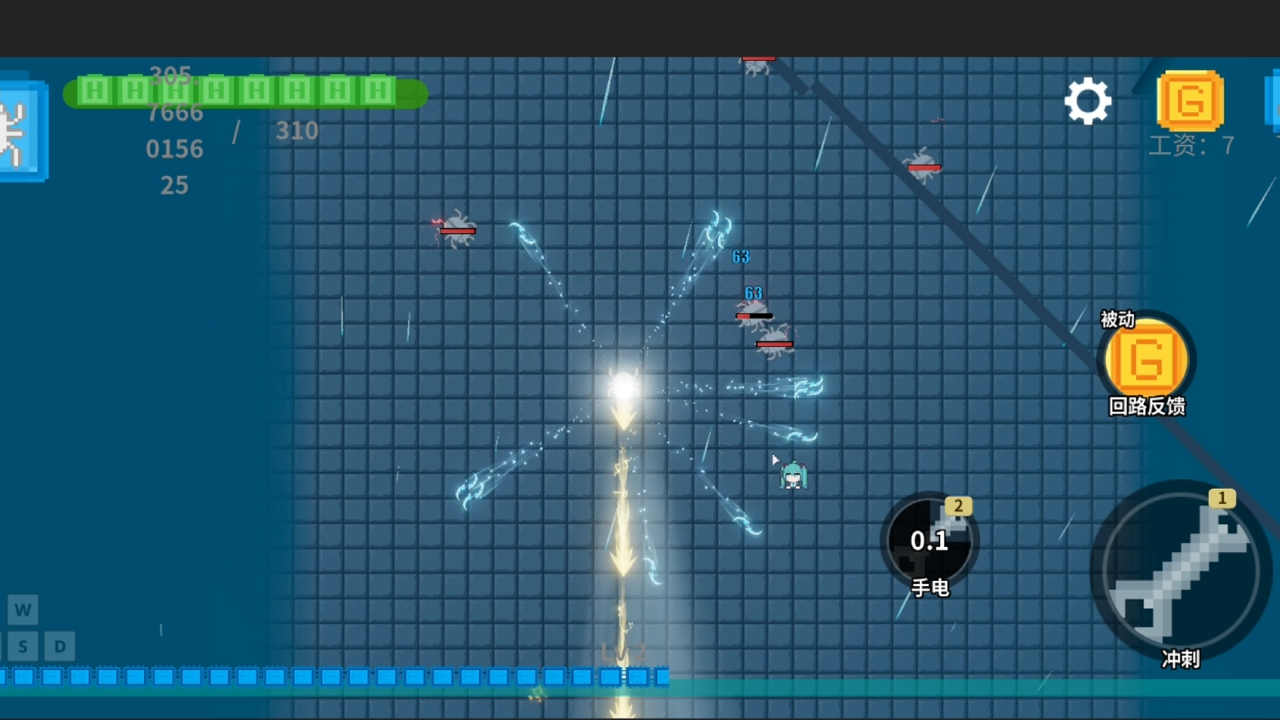Click the hotkey 2 badge on 手电
This screenshot has height=720, width=1280.
[x=958, y=507]
